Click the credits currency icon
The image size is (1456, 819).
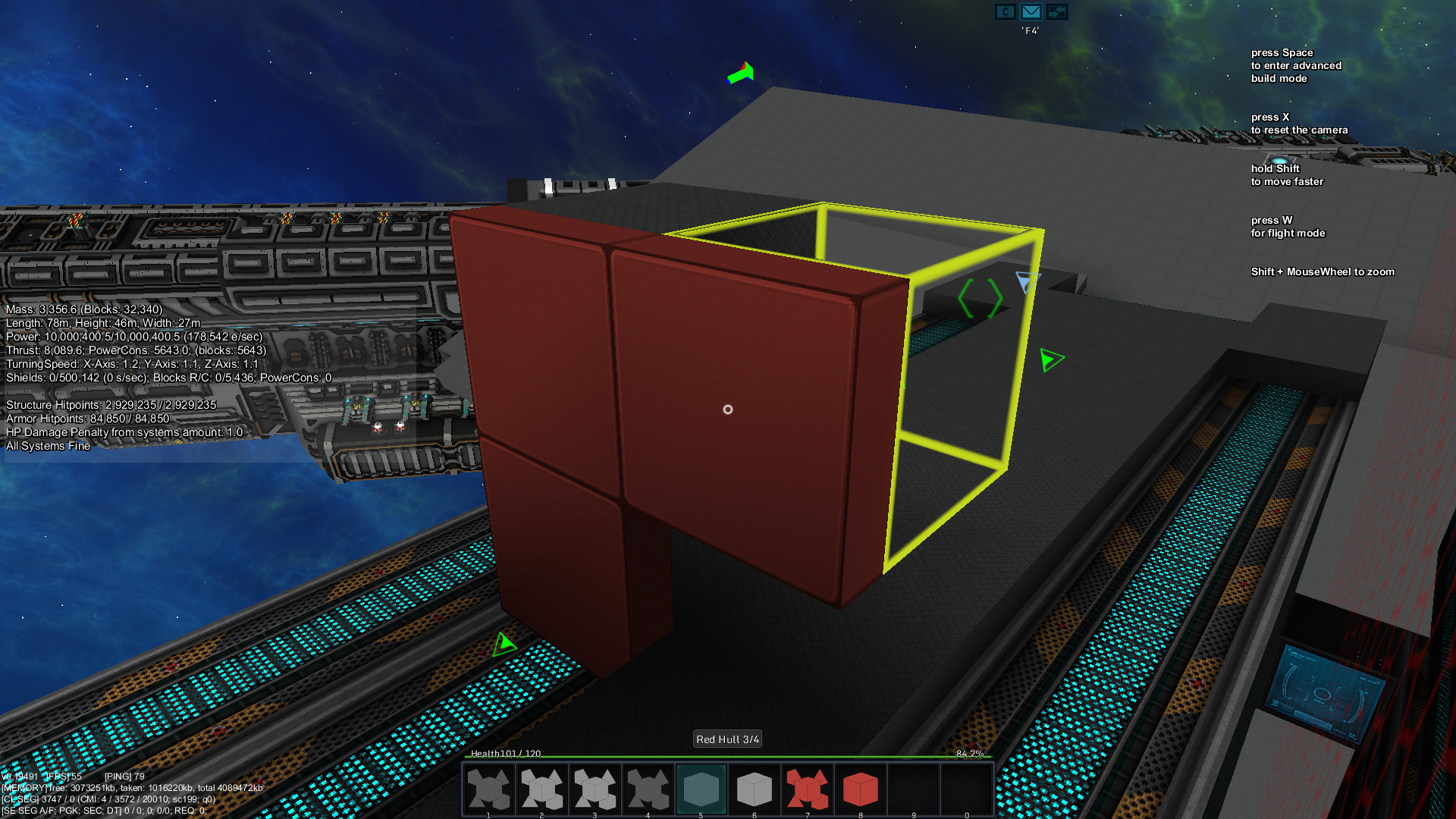pyautogui.click(x=1006, y=11)
